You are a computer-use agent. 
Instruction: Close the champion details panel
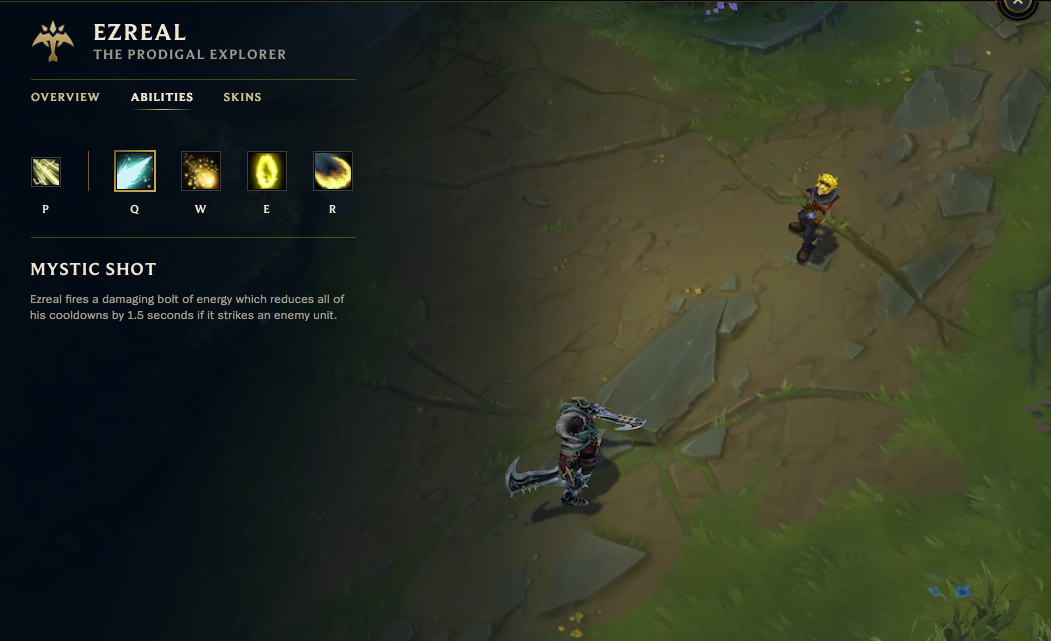pos(1017,4)
